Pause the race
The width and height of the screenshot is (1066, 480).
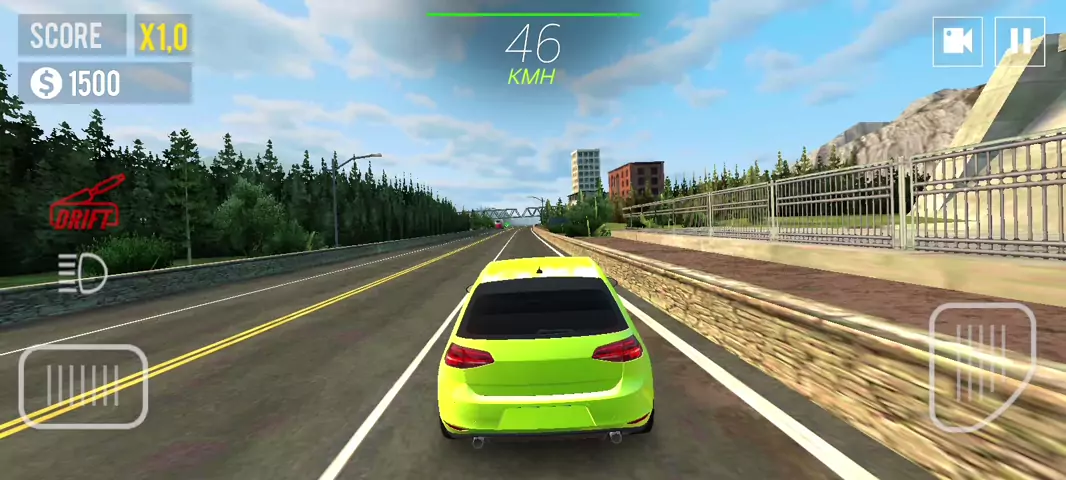coord(1020,41)
